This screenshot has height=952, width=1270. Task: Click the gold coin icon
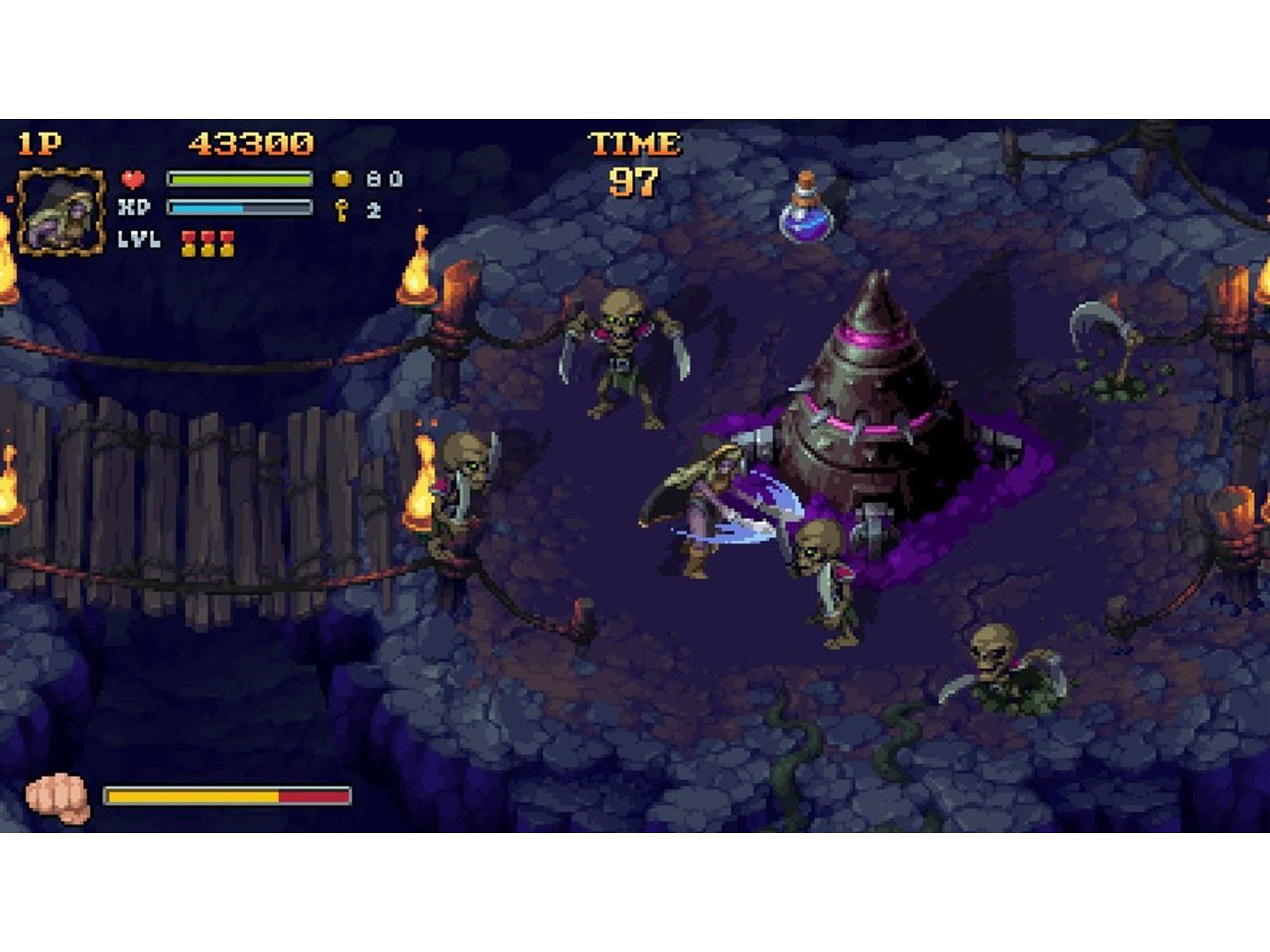[x=341, y=178]
